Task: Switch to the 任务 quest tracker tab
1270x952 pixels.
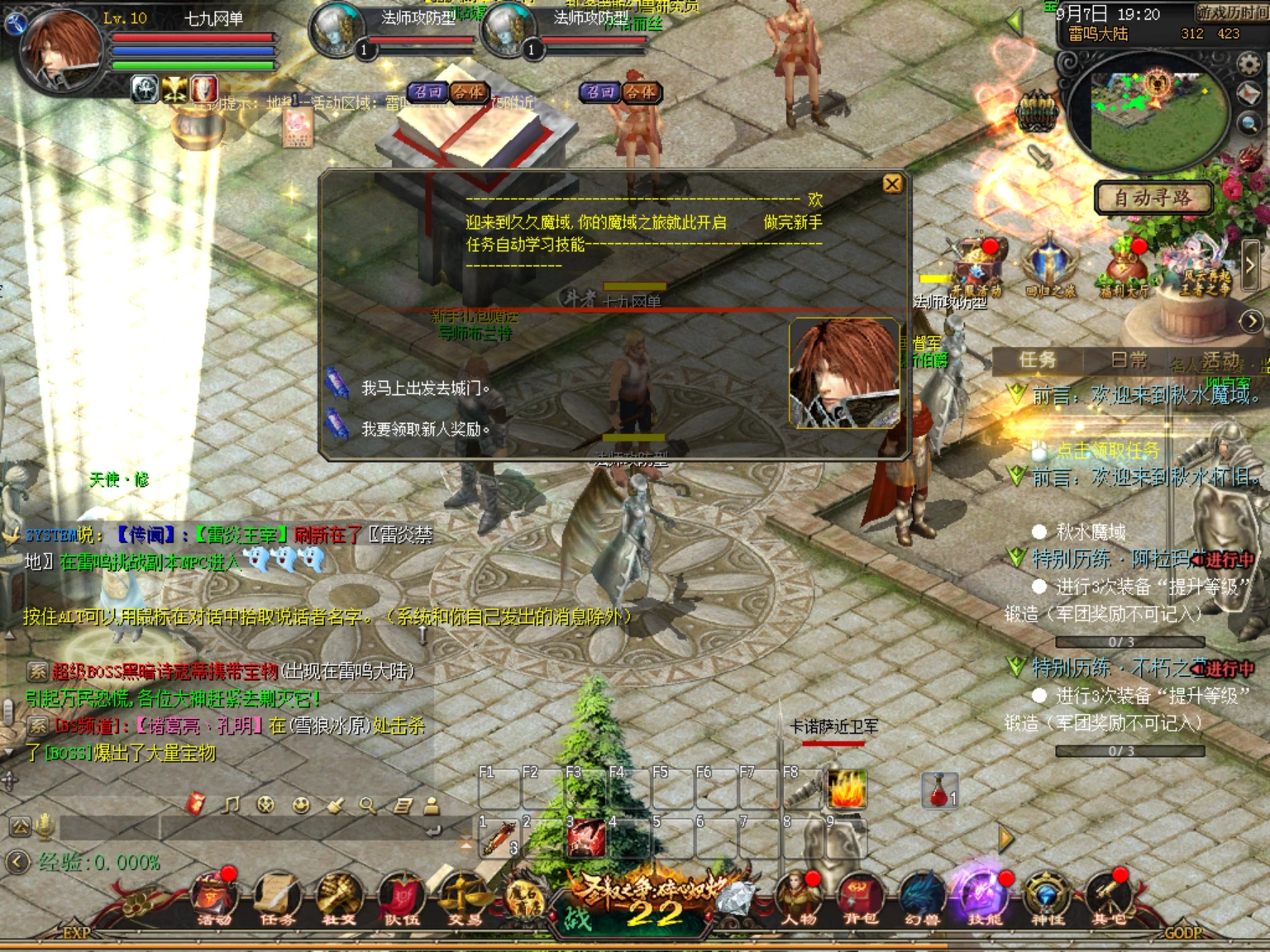Action: point(1038,359)
